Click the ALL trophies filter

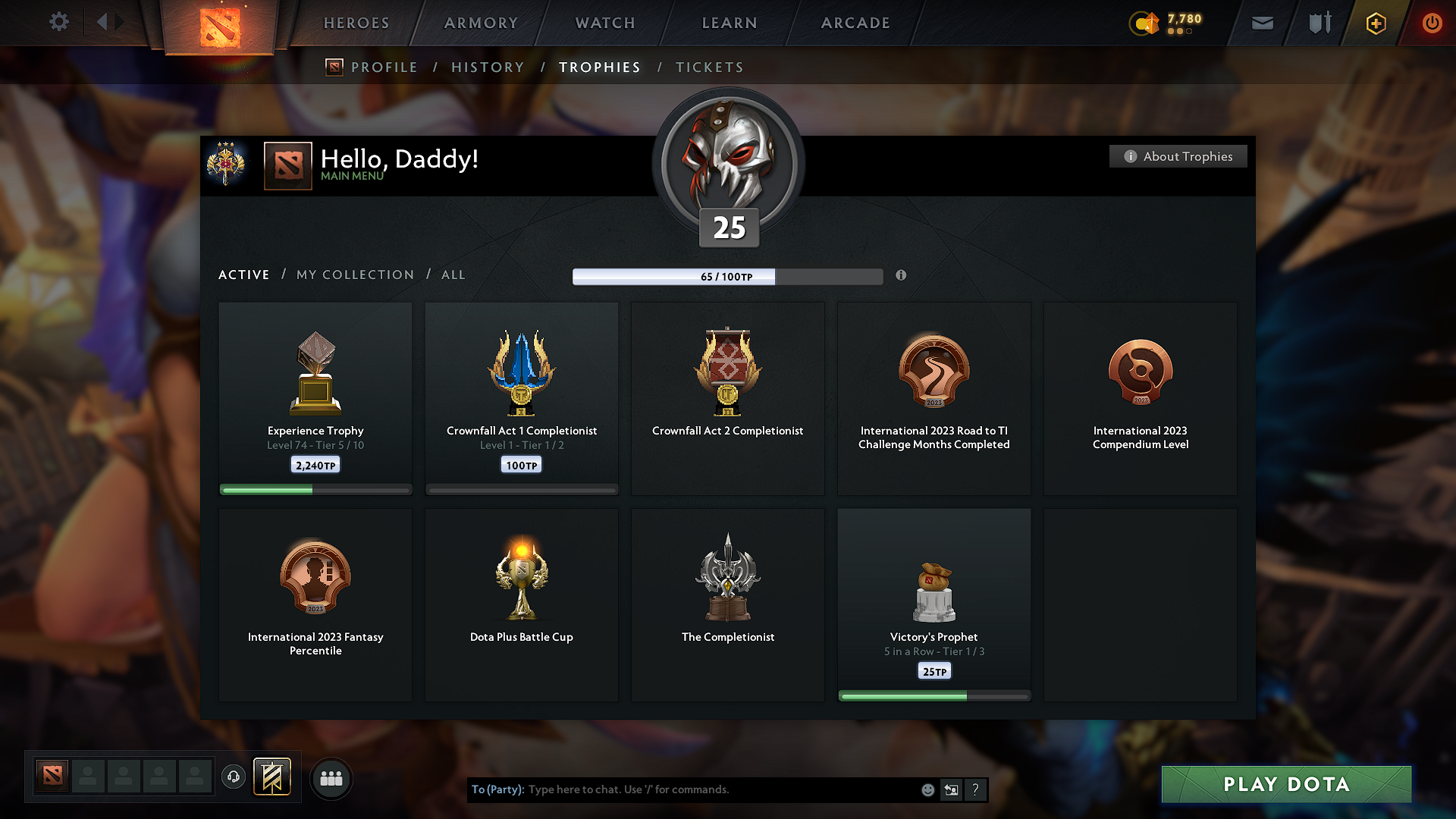(453, 275)
